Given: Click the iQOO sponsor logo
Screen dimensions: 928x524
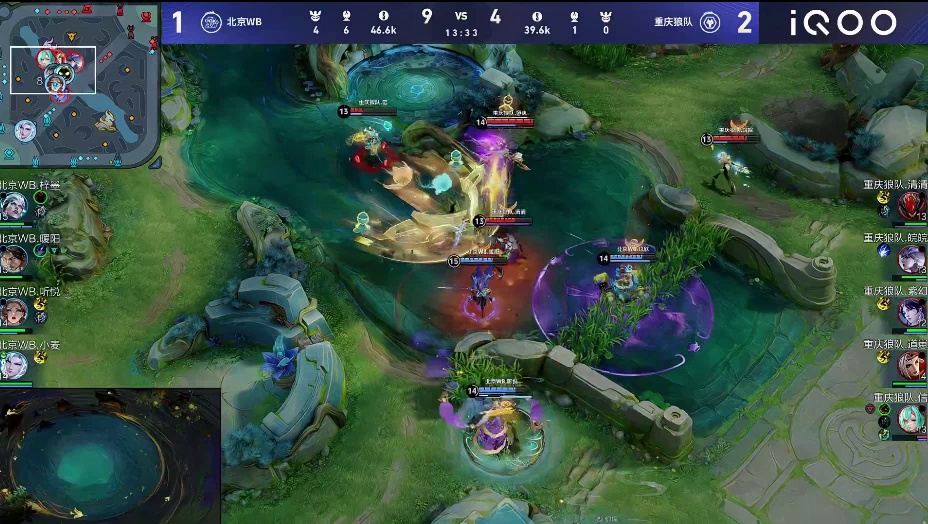Looking at the screenshot, I should point(843,22).
